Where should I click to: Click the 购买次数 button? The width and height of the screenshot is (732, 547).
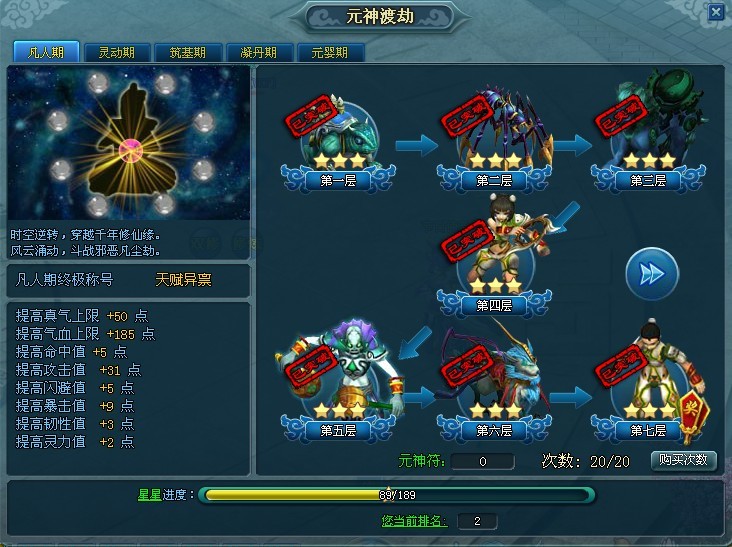(x=684, y=460)
